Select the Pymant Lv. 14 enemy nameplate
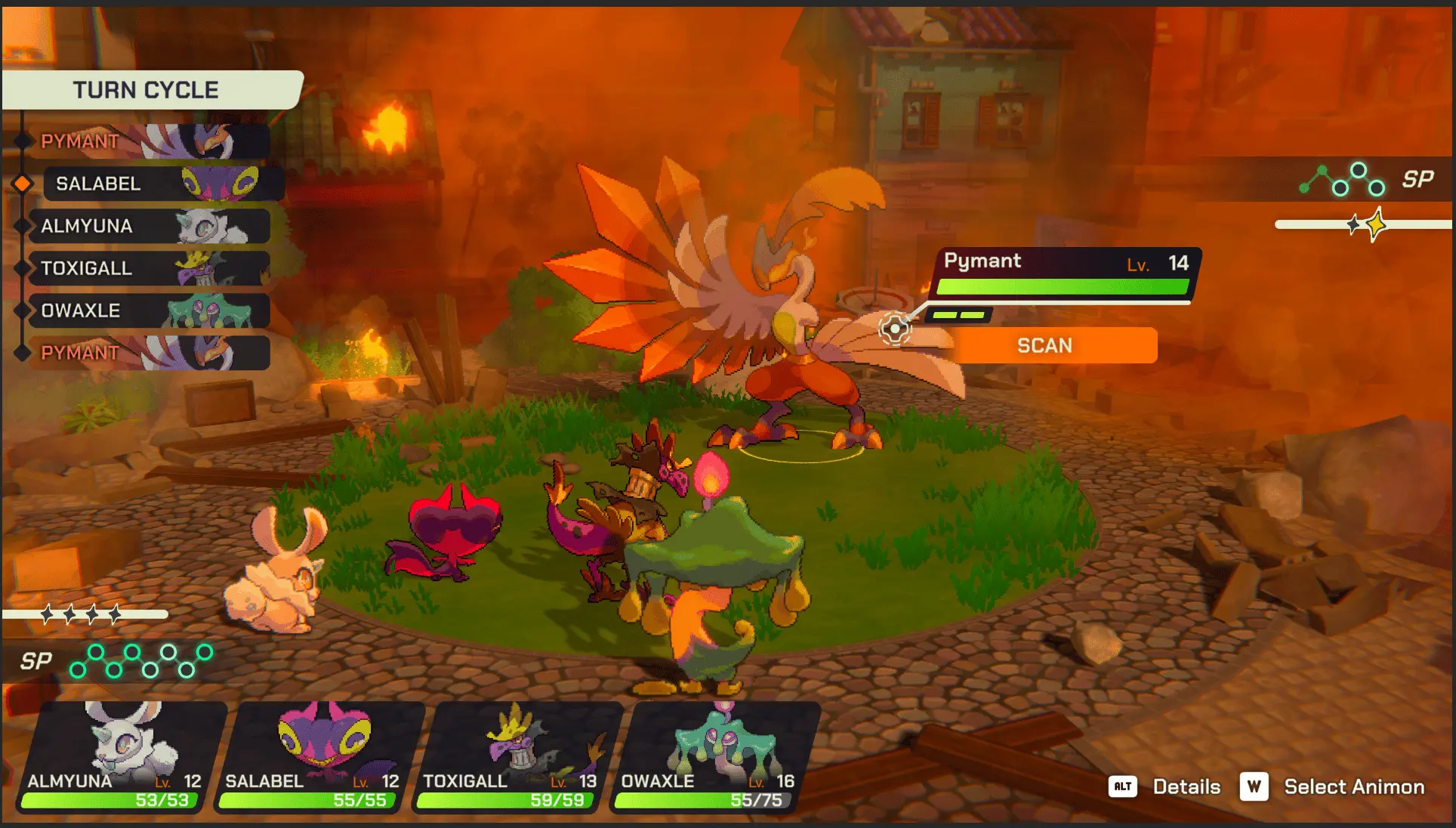 point(1065,272)
